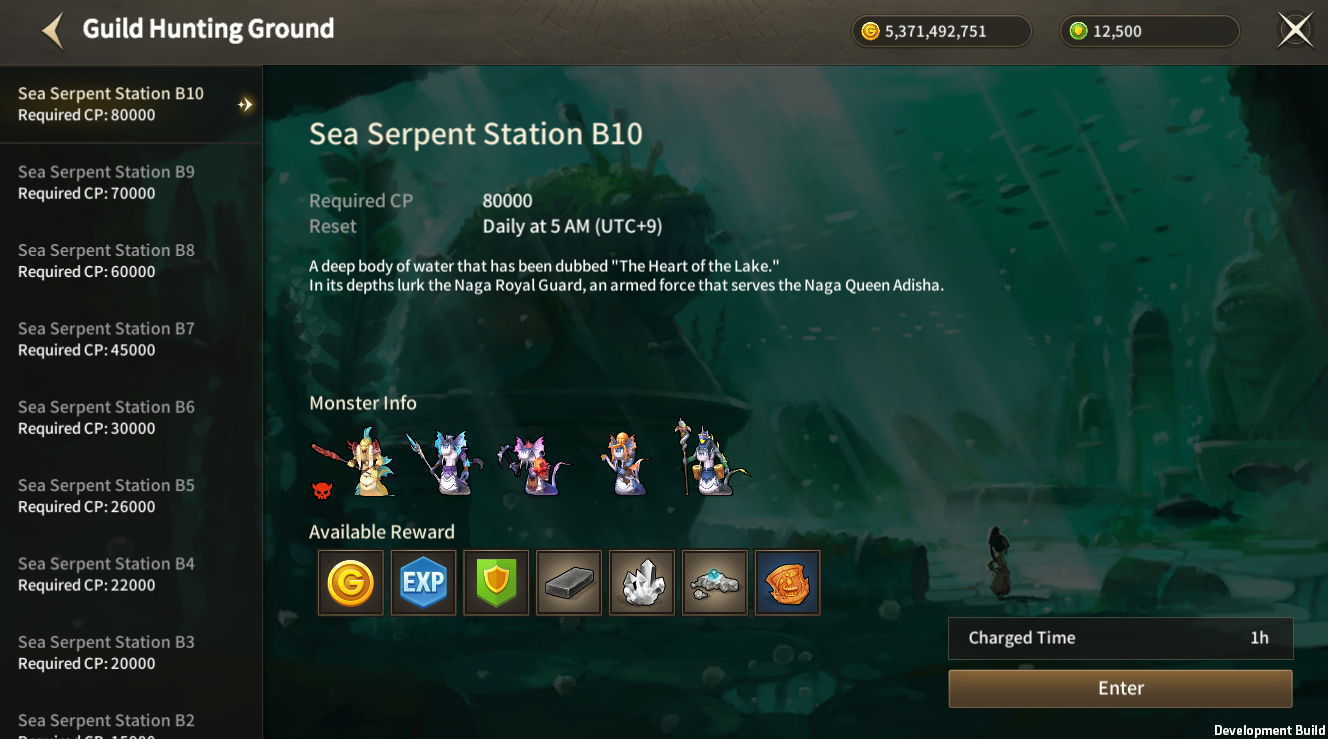Viewport: 1328px width, 739px height.
Task: Click the gold currency counter
Action: point(941,31)
